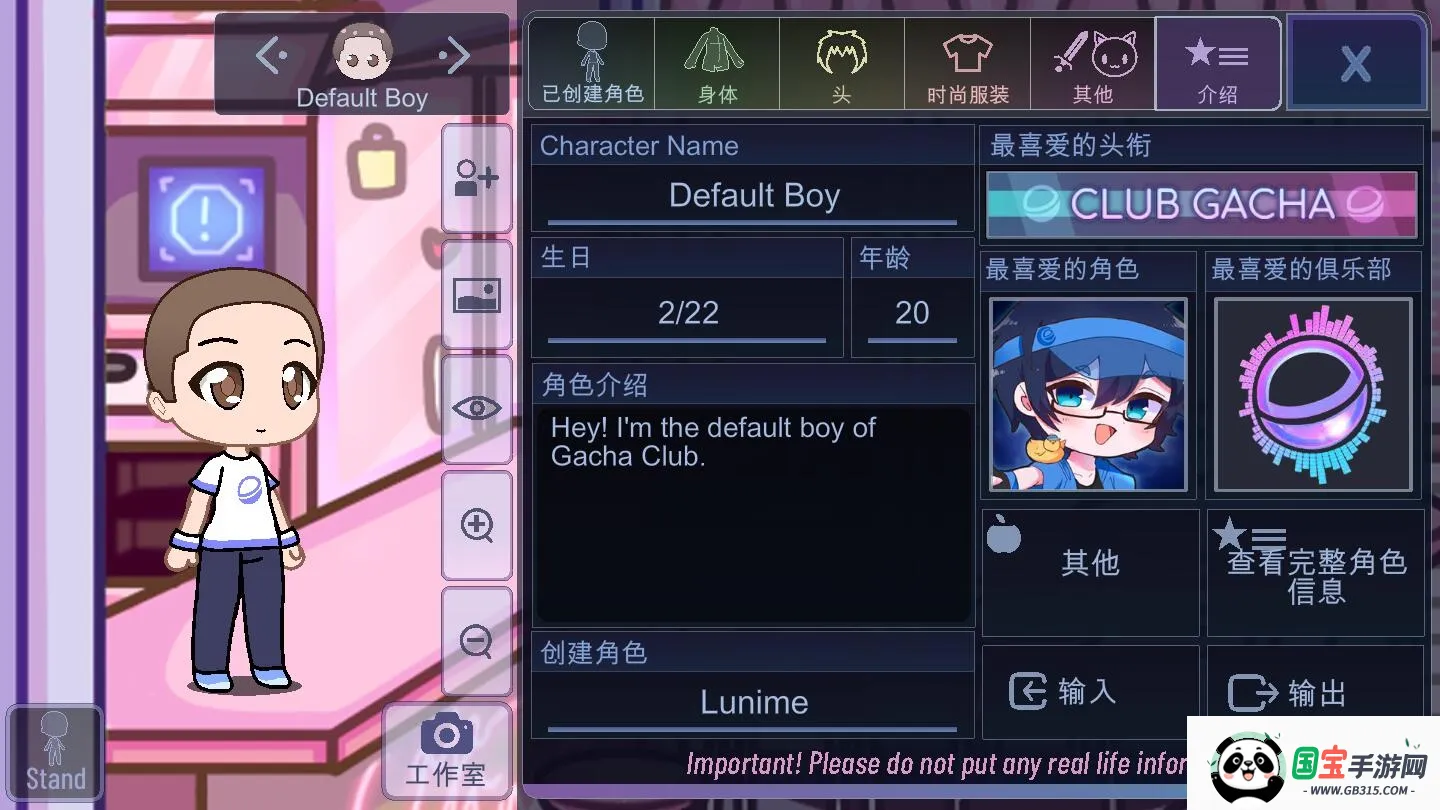Edit the Character Name text field
Viewport: 1440px width, 810px height.
tap(752, 196)
